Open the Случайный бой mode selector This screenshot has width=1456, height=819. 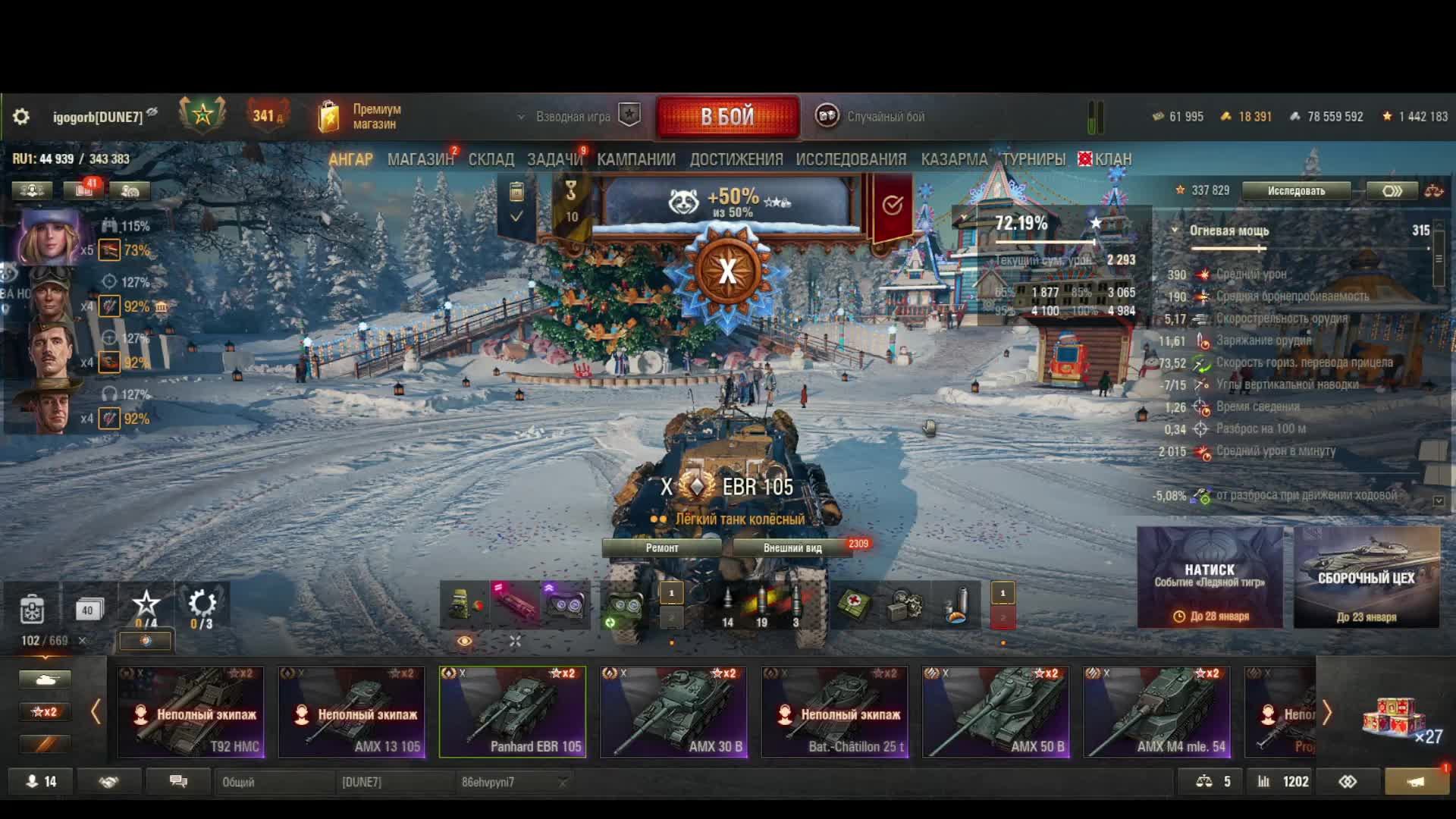tap(872, 117)
